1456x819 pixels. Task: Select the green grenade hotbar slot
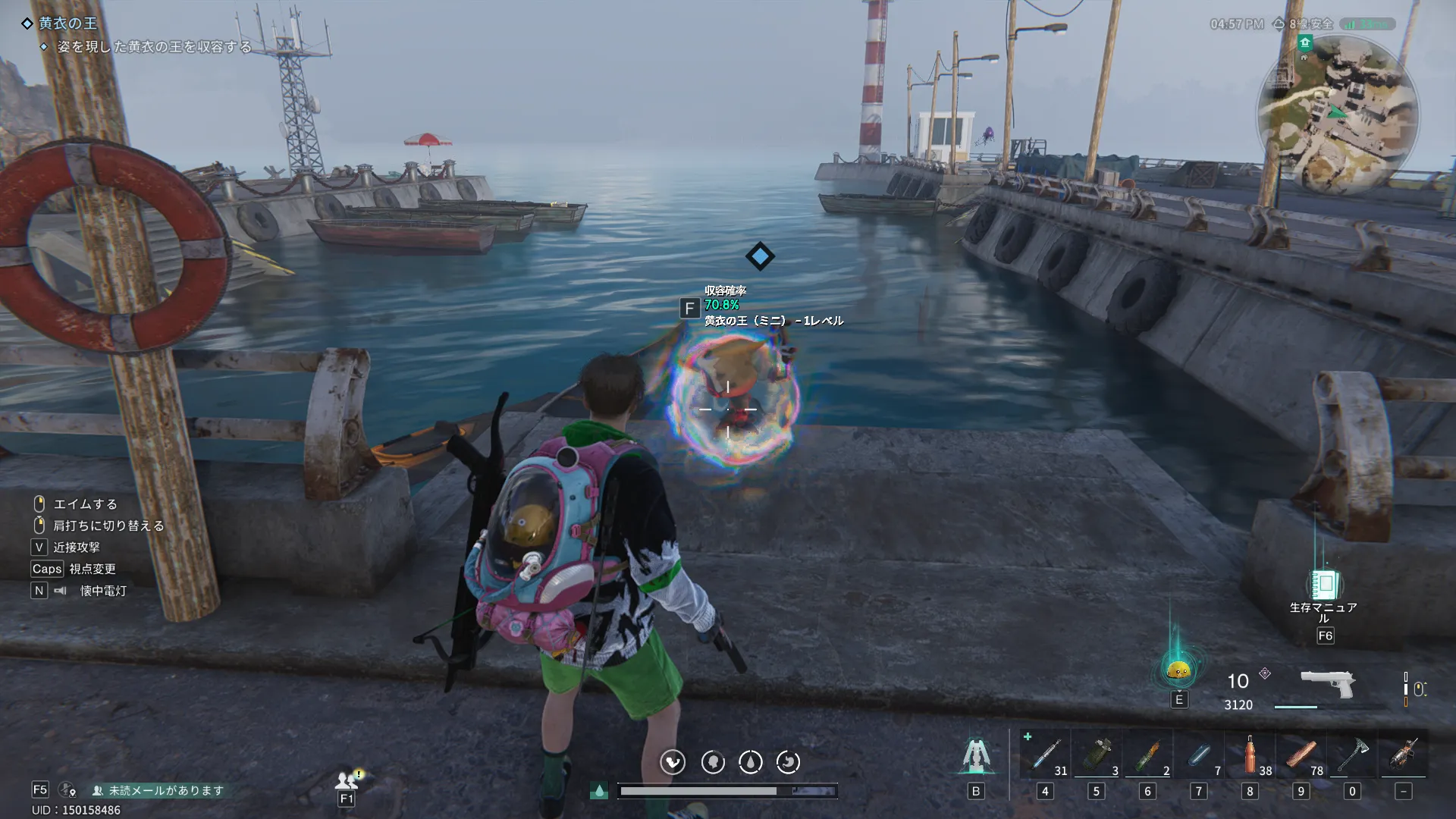click(x=1097, y=755)
